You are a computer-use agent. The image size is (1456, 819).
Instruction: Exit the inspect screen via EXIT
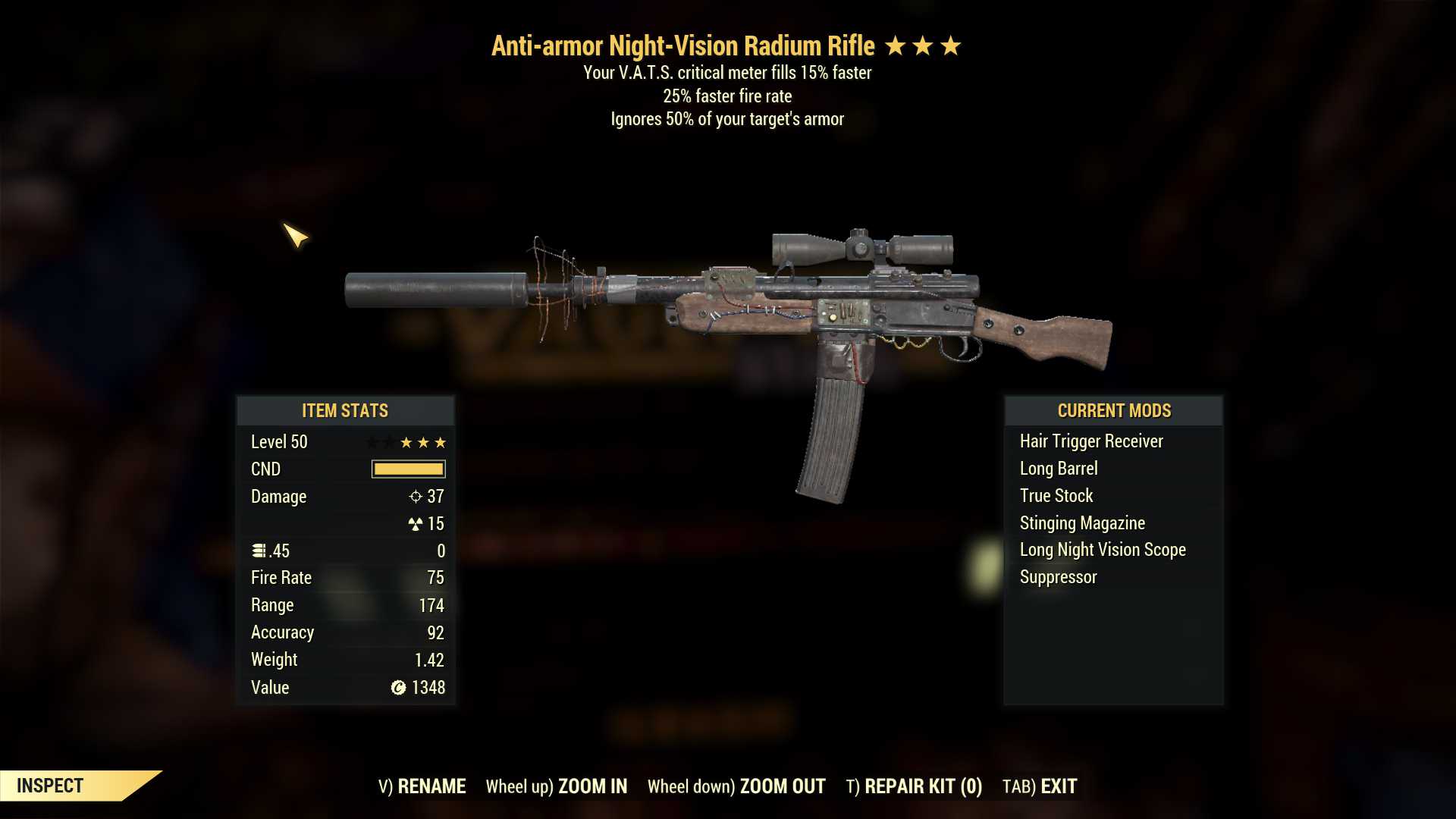(x=1040, y=786)
